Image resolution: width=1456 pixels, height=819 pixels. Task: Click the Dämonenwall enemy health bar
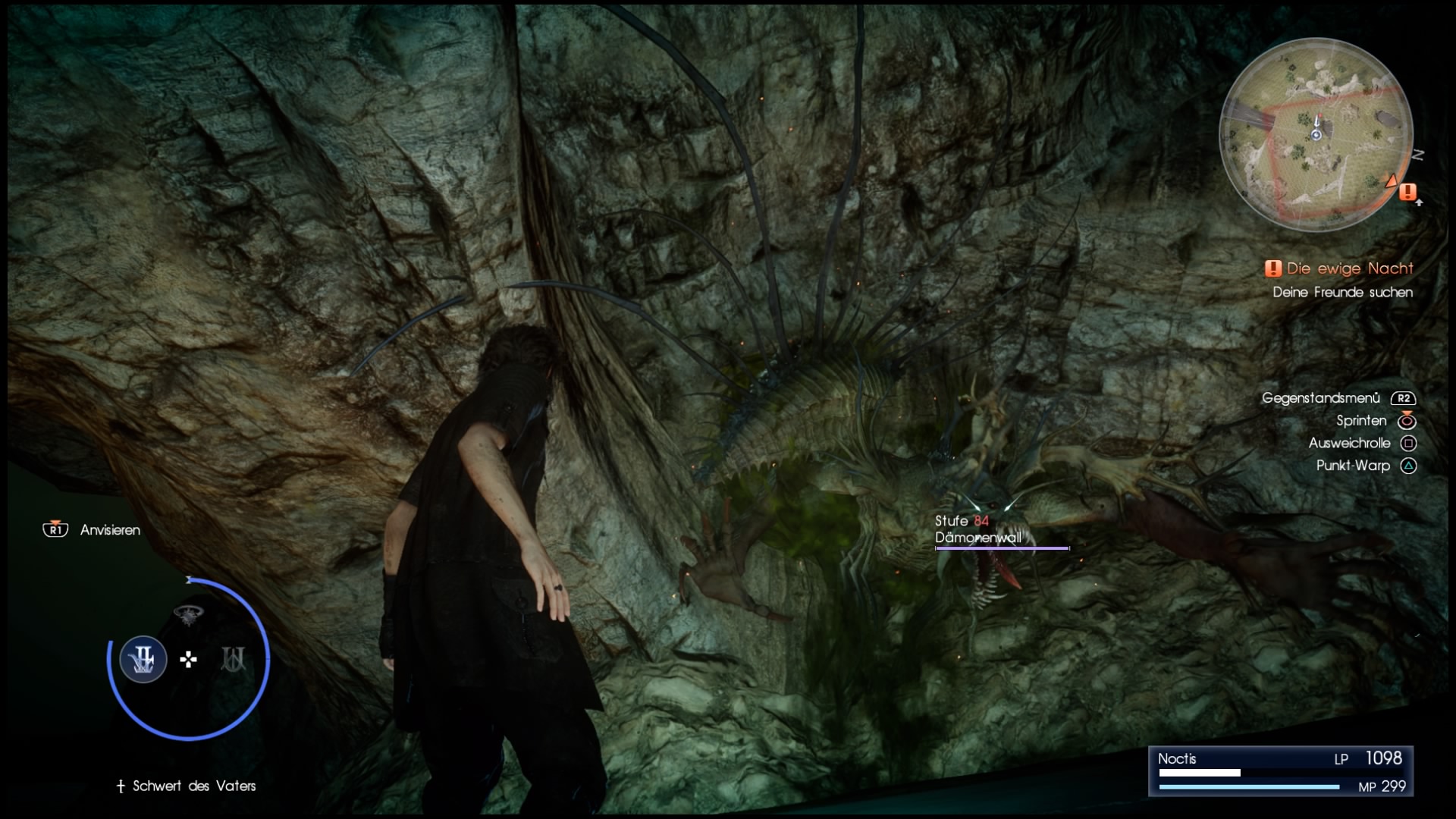tap(1003, 548)
